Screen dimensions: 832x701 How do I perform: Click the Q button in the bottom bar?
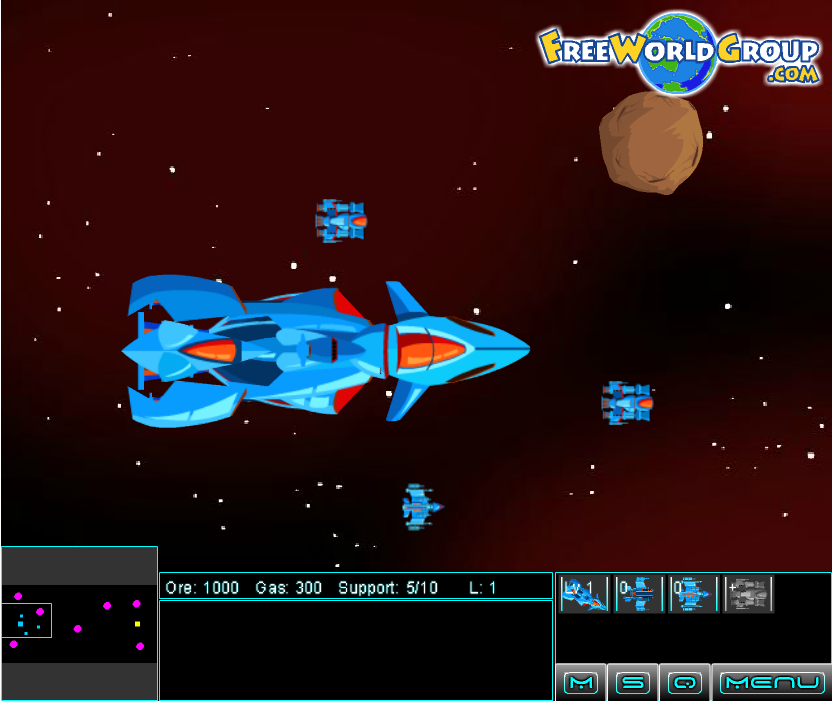[x=685, y=683]
